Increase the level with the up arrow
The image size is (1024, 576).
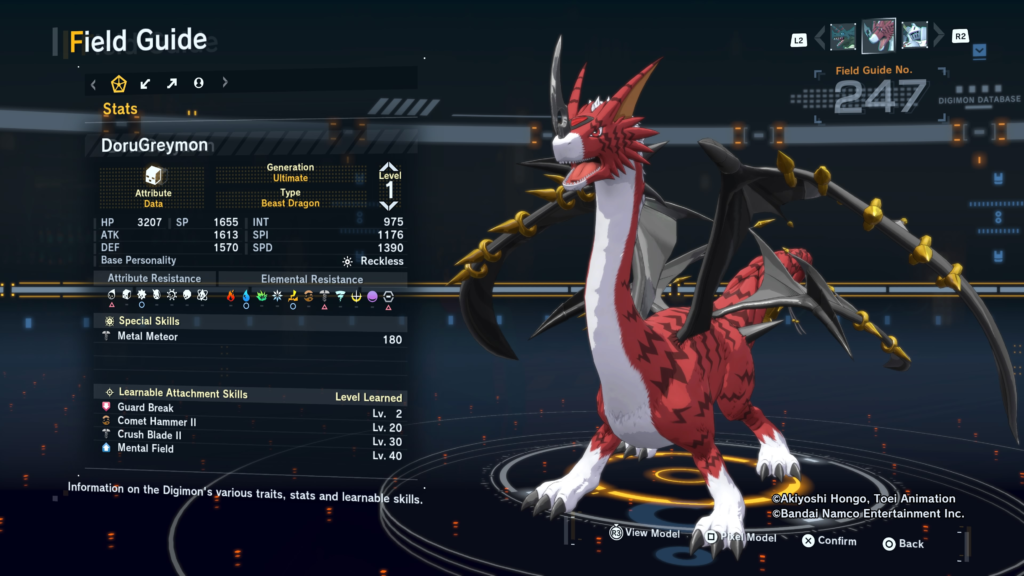point(389,168)
